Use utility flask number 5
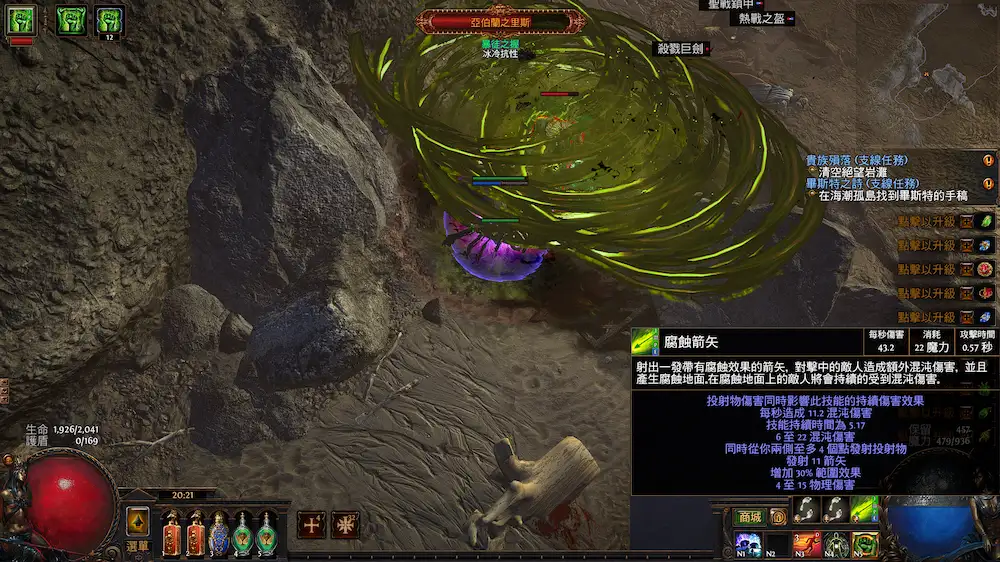 click(x=267, y=527)
